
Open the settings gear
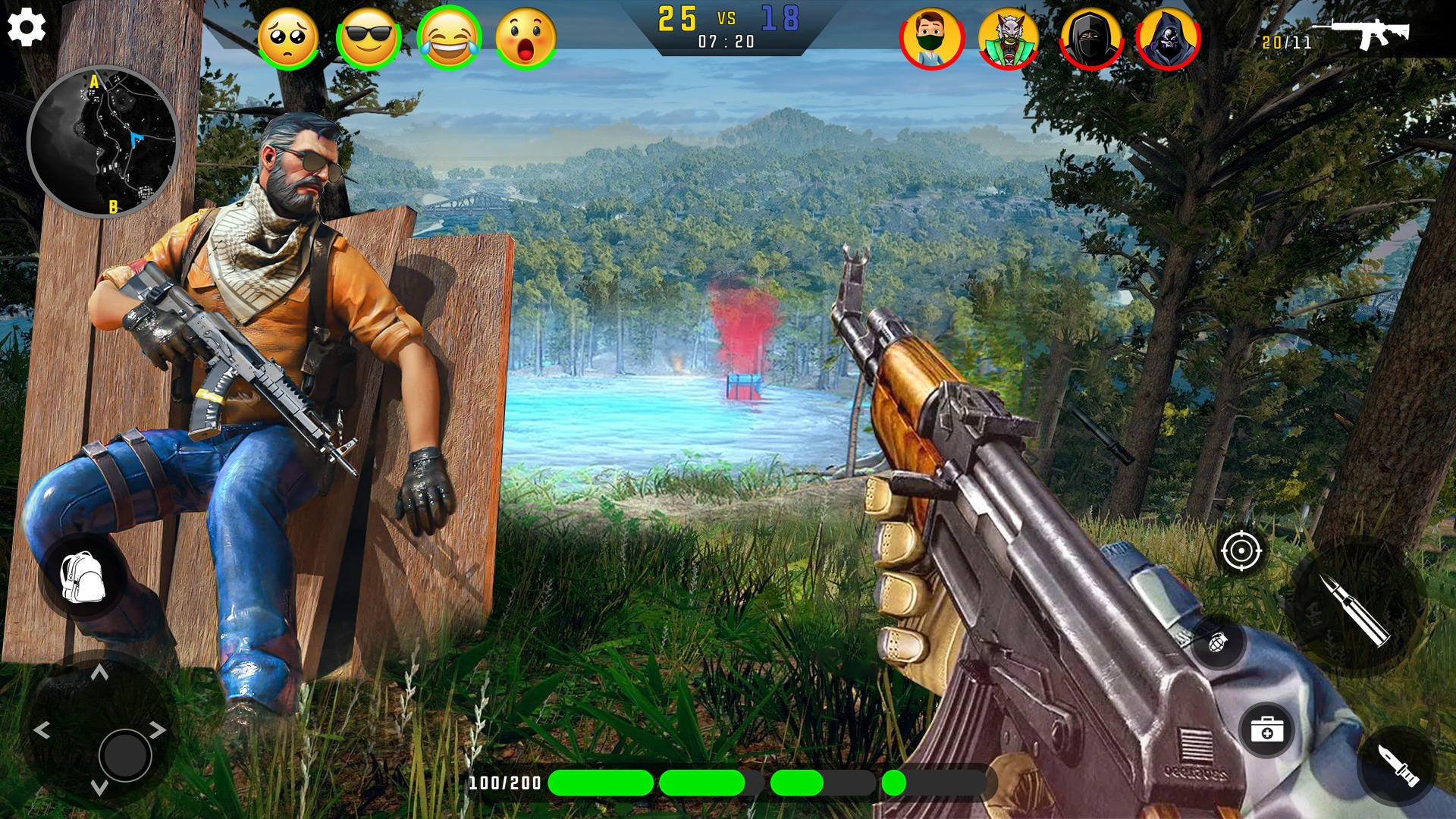coord(27,29)
